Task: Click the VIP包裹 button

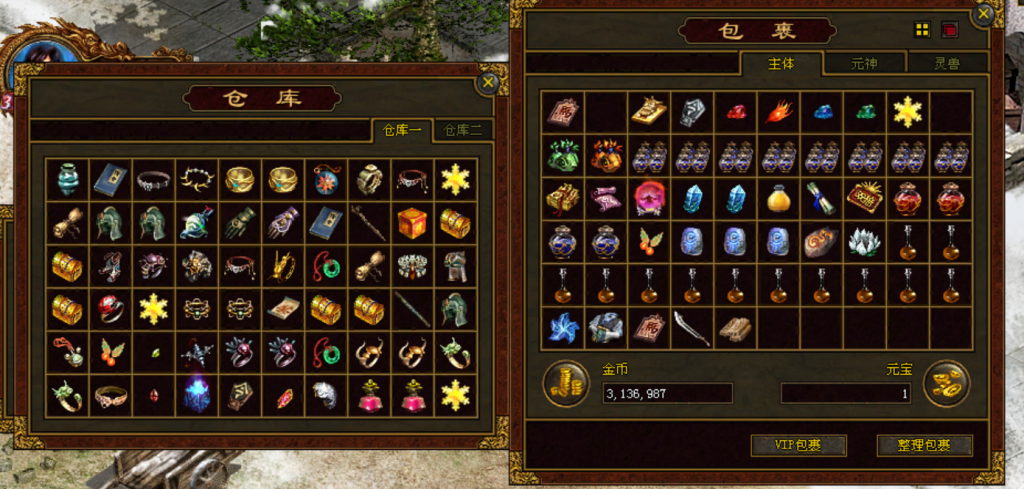Action: pyautogui.click(x=798, y=445)
